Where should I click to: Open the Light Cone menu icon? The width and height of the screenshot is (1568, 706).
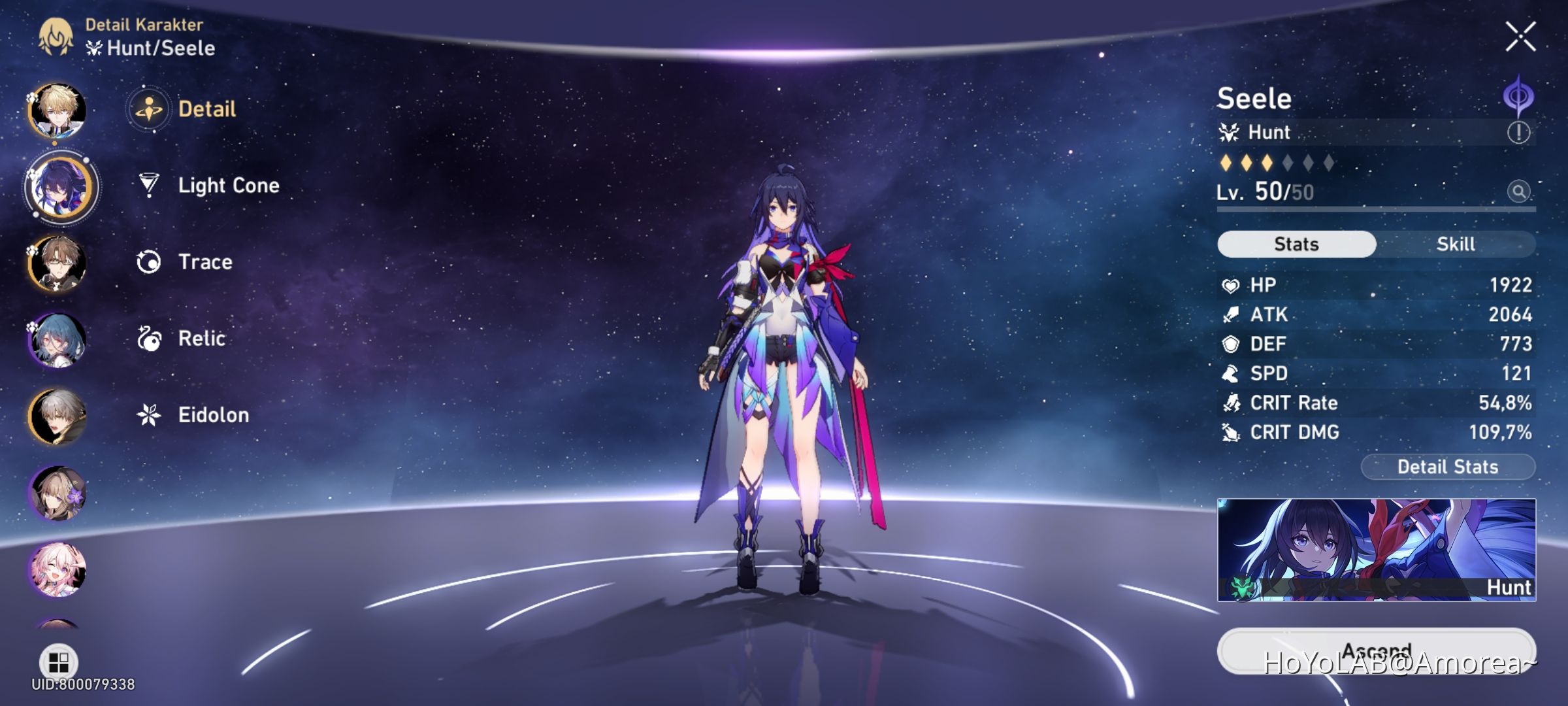point(149,186)
